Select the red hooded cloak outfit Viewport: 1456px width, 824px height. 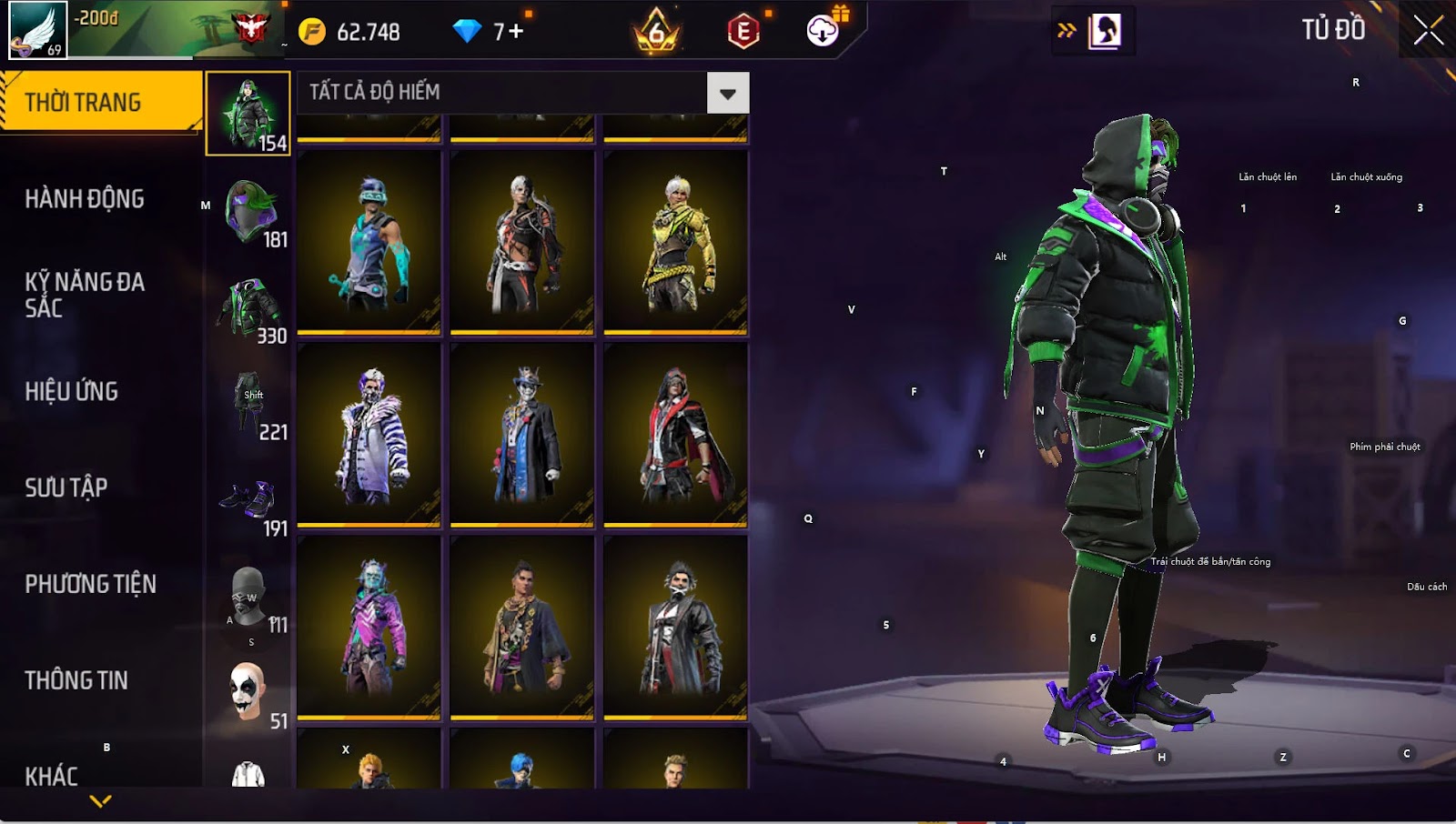click(x=675, y=434)
